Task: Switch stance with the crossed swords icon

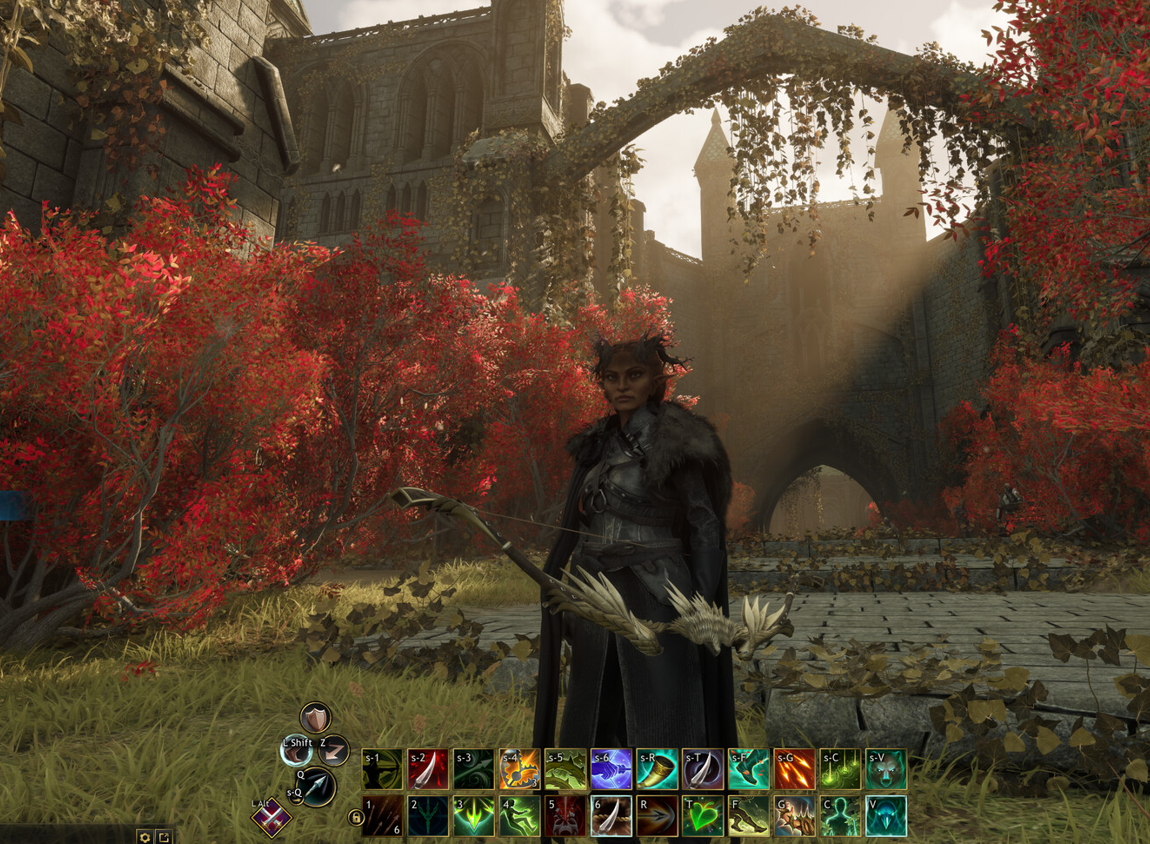Action: click(x=270, y=818)
